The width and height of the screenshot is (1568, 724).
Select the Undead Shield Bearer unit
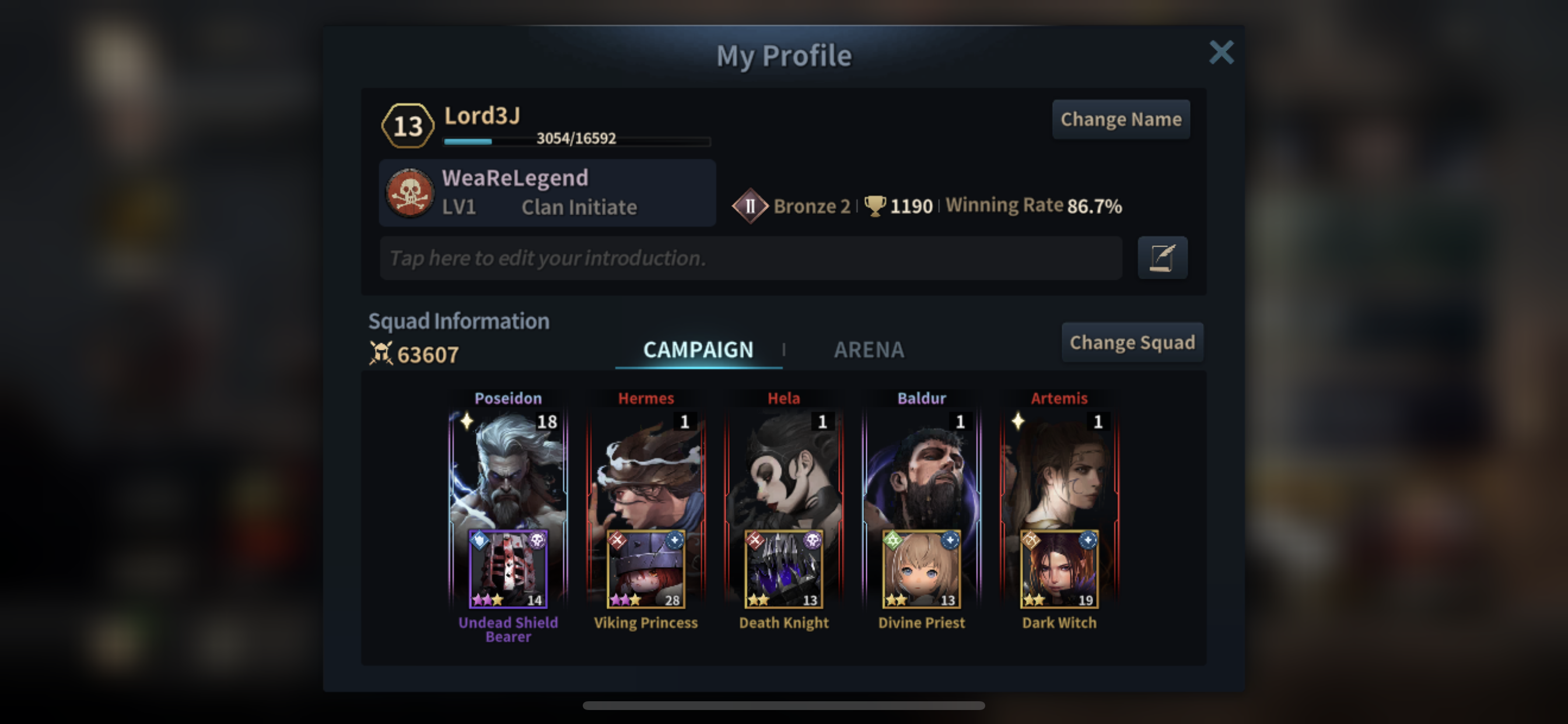pyautogui.click(x=508, y=570)
